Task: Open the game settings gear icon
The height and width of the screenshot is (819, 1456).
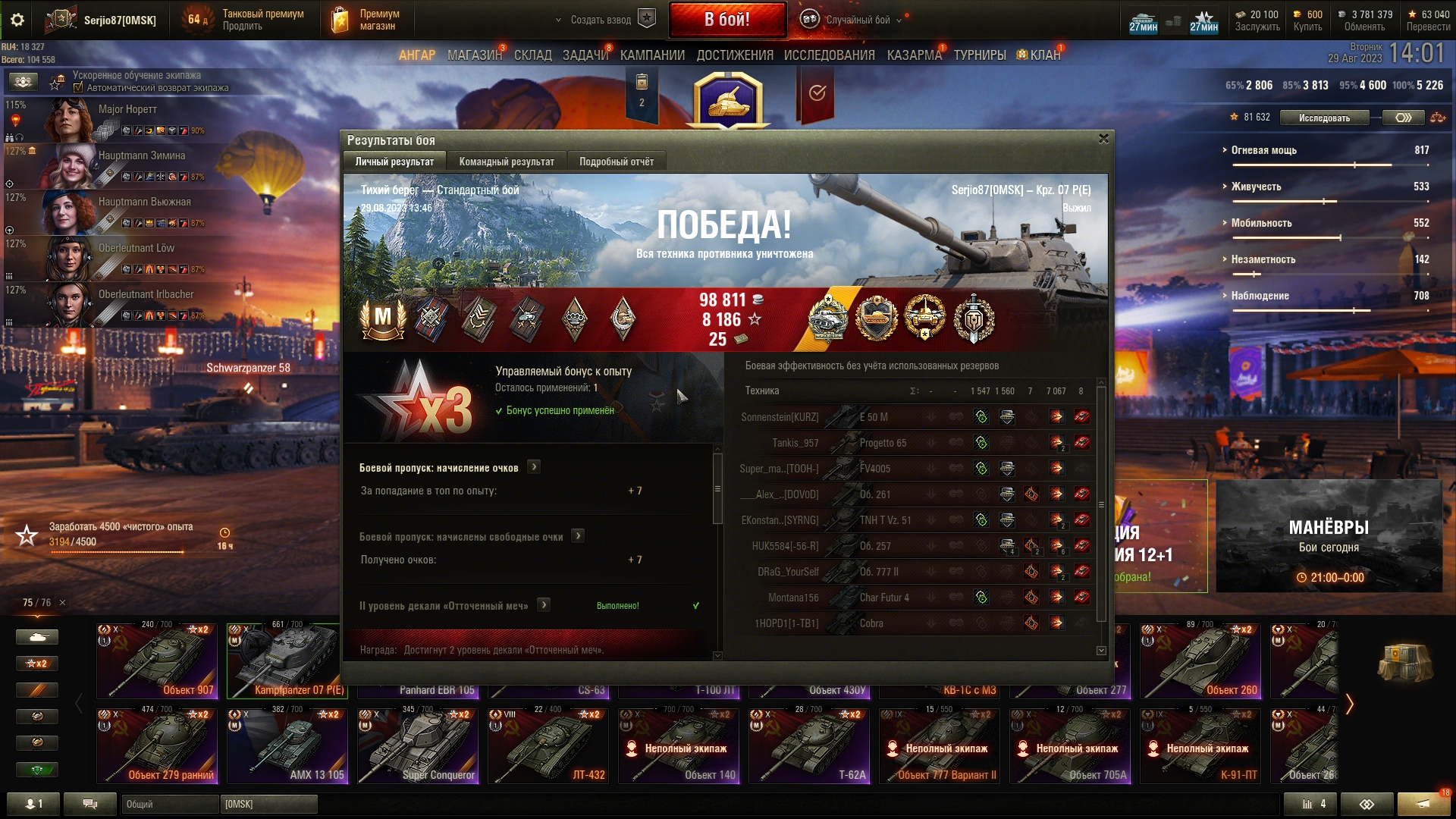Action: tap(17, 20)
